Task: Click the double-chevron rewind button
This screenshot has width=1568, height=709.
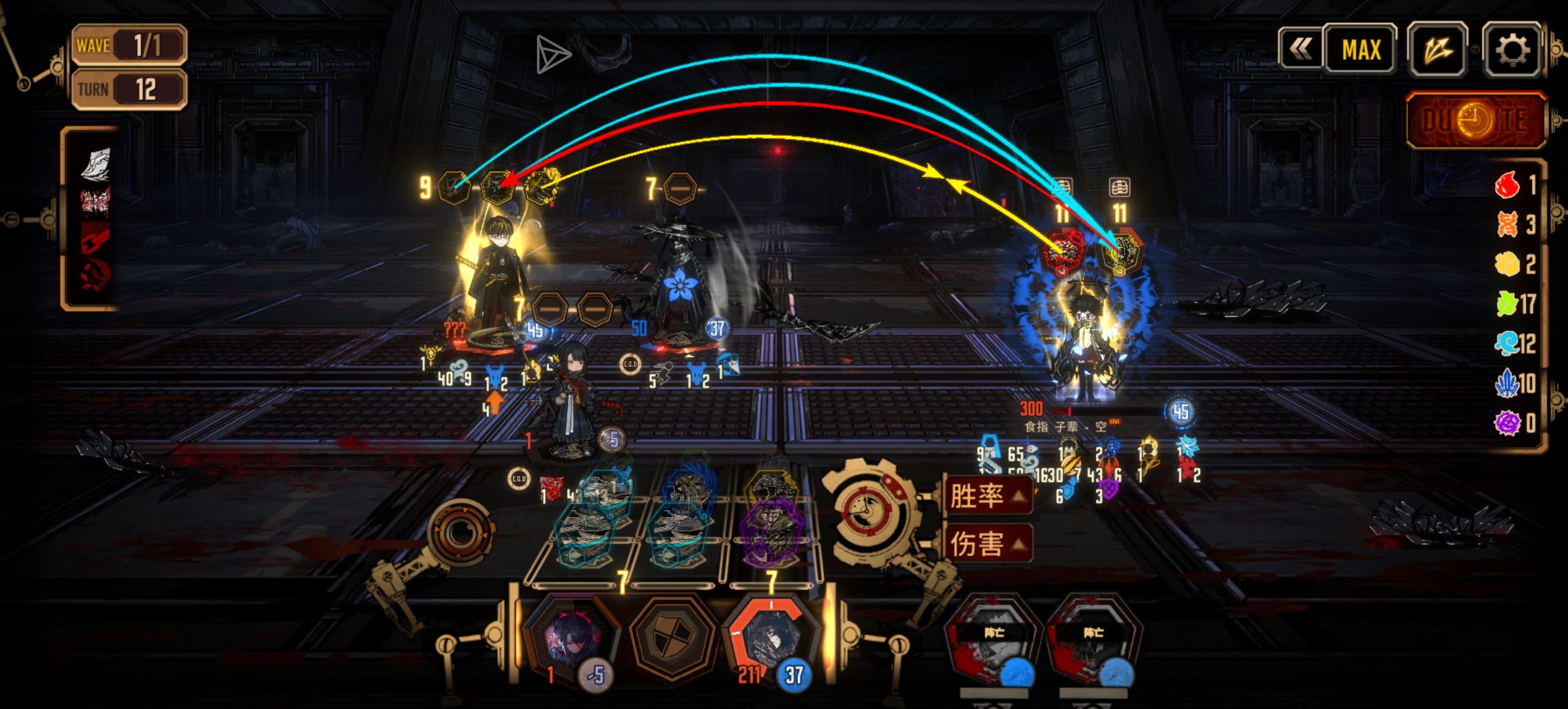Action: pyautogui.click(x=1300, y=49)
